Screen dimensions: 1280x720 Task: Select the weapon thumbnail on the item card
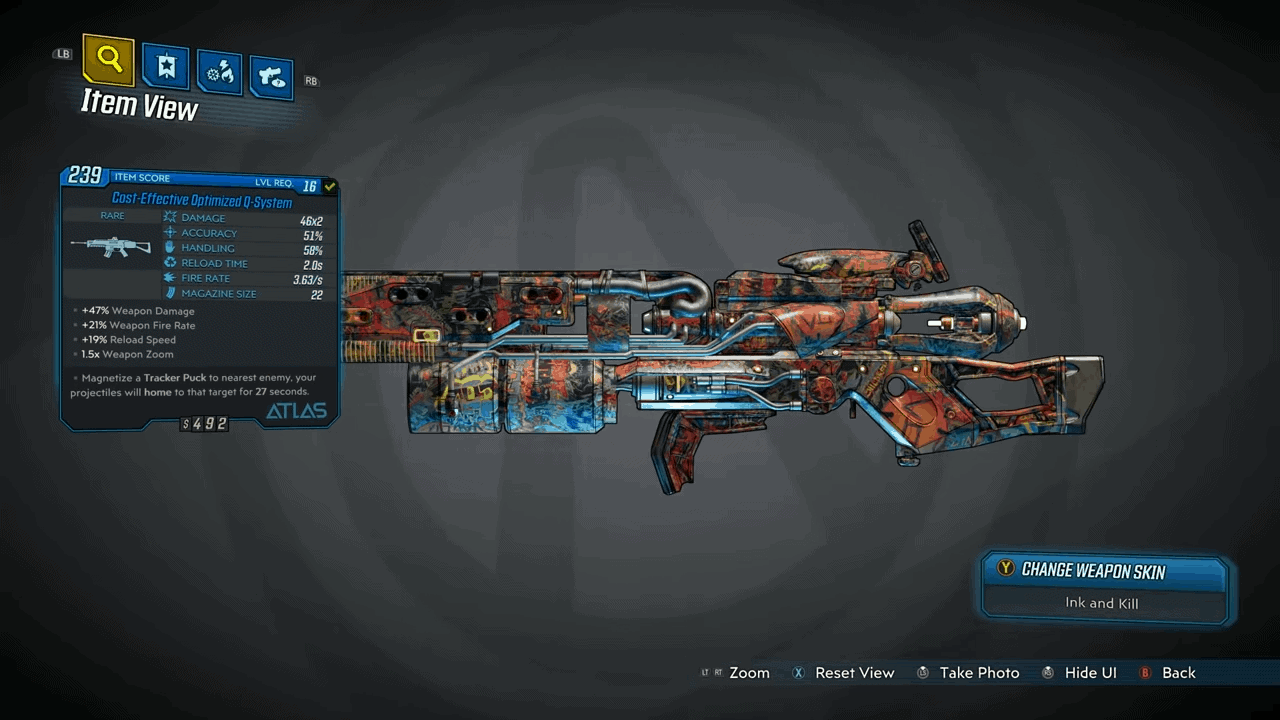(x=110, y=247)
